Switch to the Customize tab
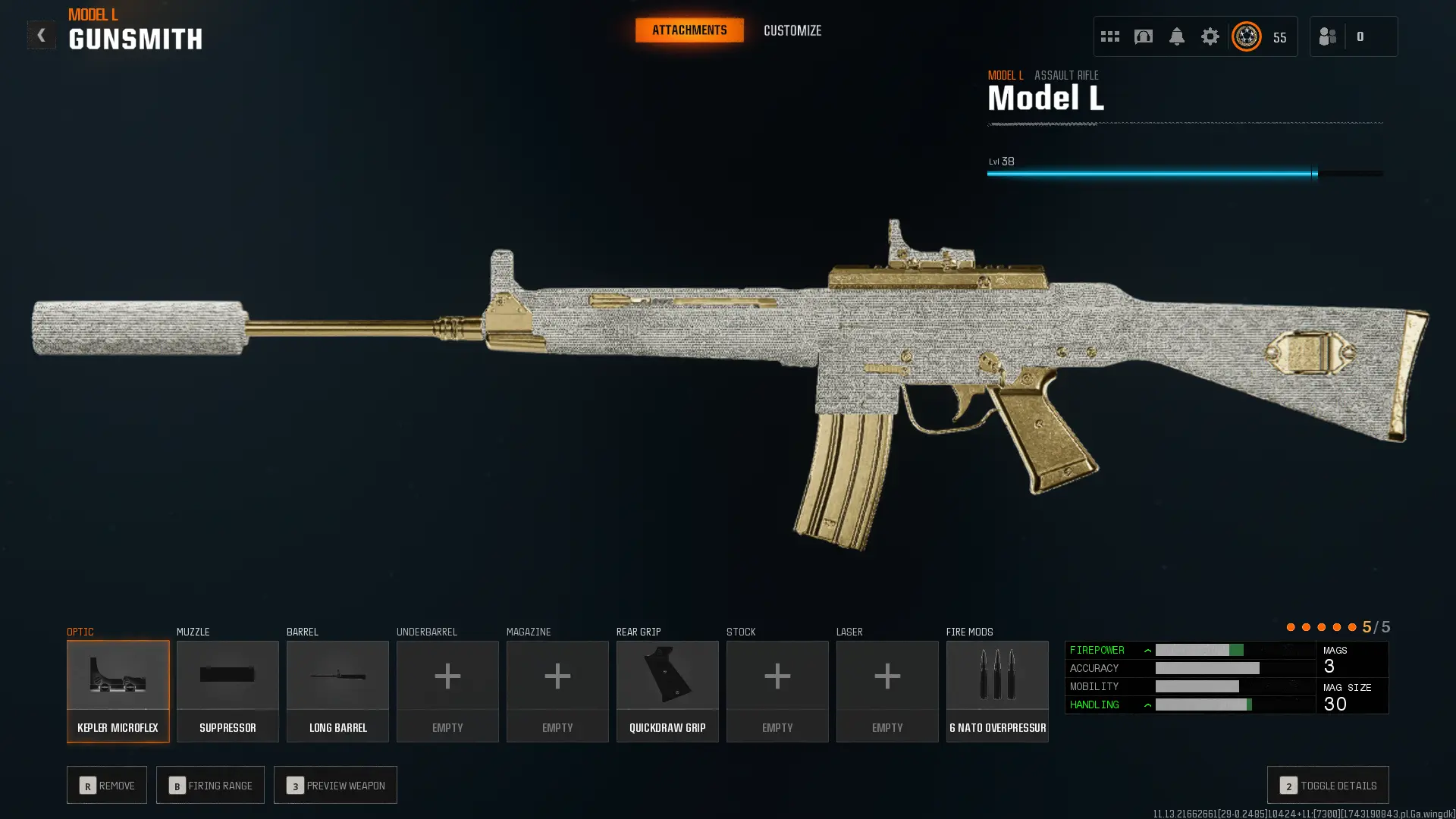The image size is (1456, 819). [x=792, y=30]
